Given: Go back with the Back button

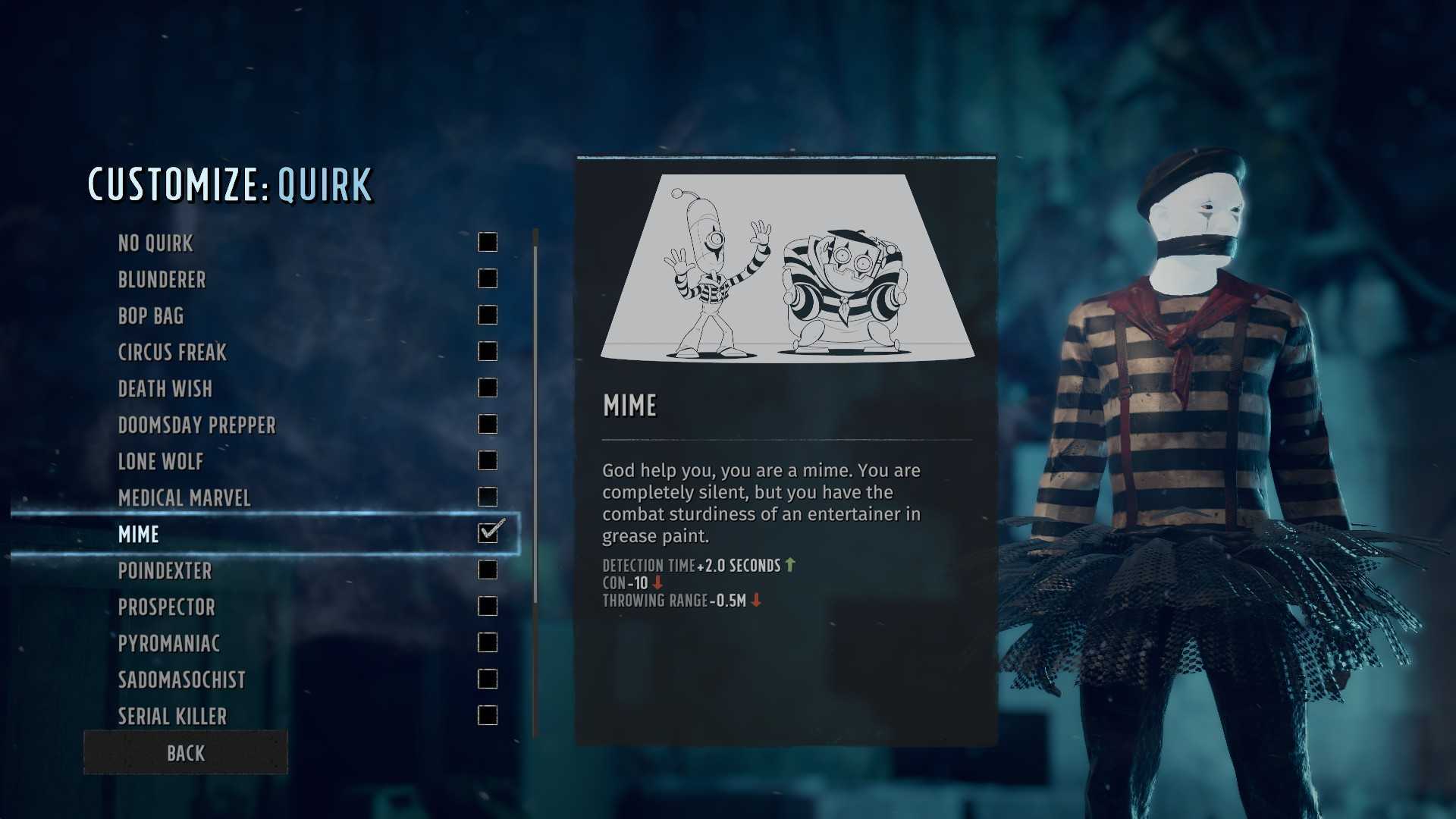Looking at the screenshot, I should pos(186,753).
